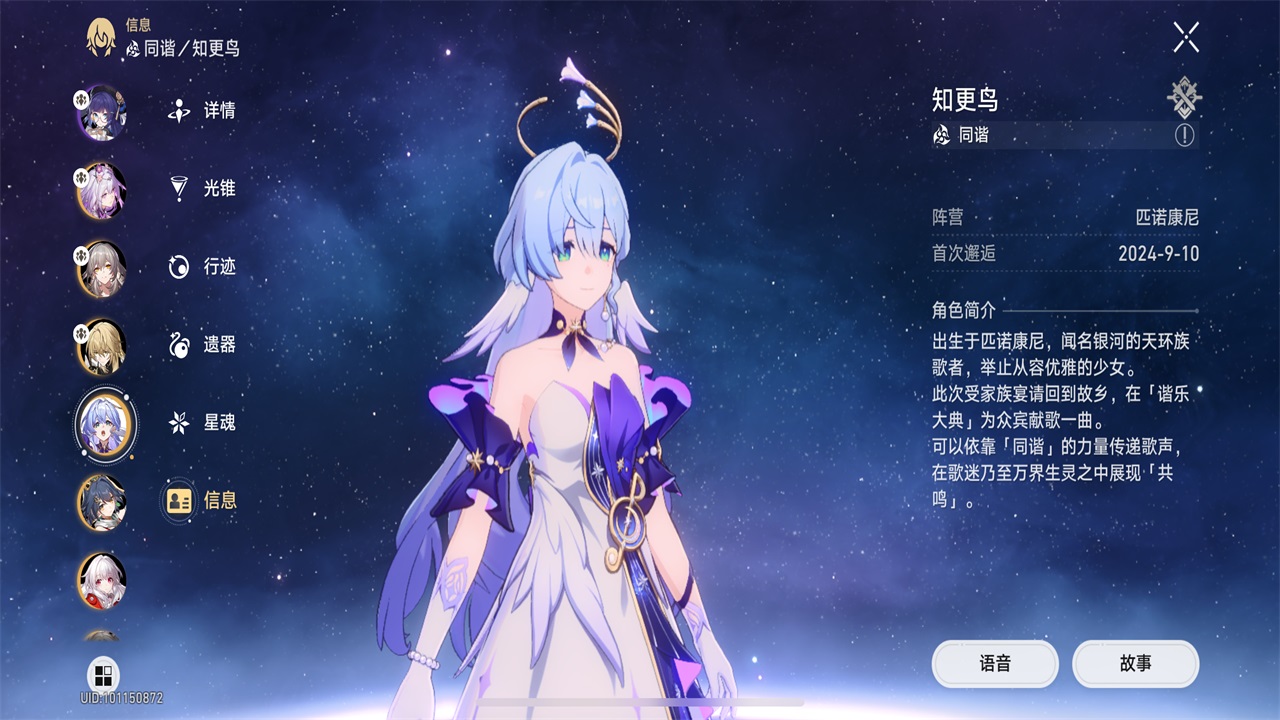Open the 语音 voice lines button
Viewport: 1280px width, 720px height.
995,664
